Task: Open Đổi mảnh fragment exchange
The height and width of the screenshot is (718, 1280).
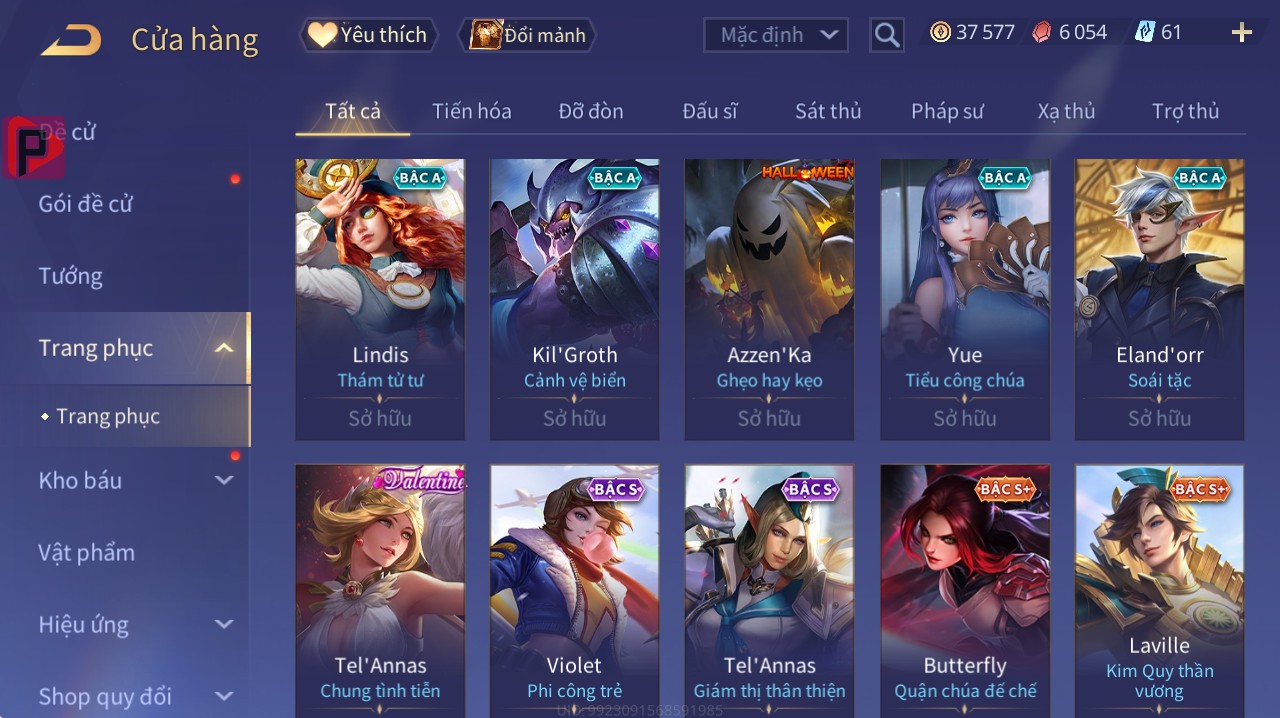Action: coord(527,35)
